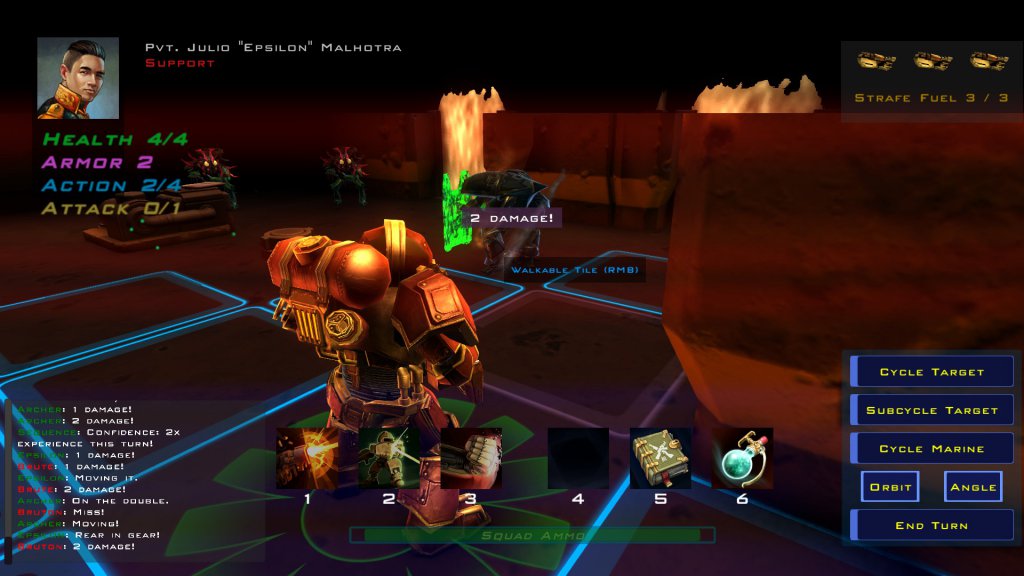Screen dimensions: 1024x576
Task: Click Pvt. Julio Malhotra's portrait
Action: click(78, 78)
